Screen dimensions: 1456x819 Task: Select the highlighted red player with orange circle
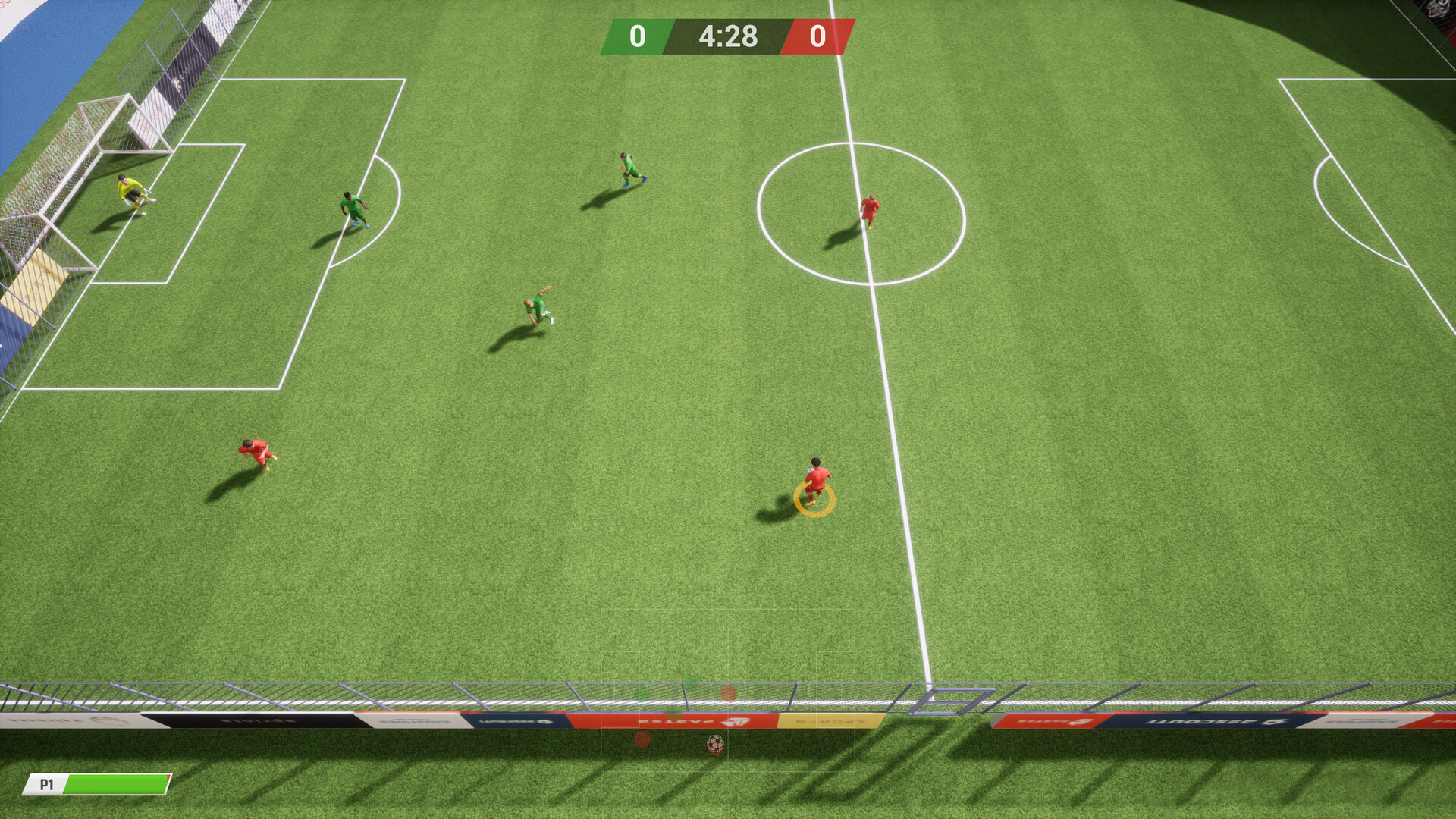(815, 478)
